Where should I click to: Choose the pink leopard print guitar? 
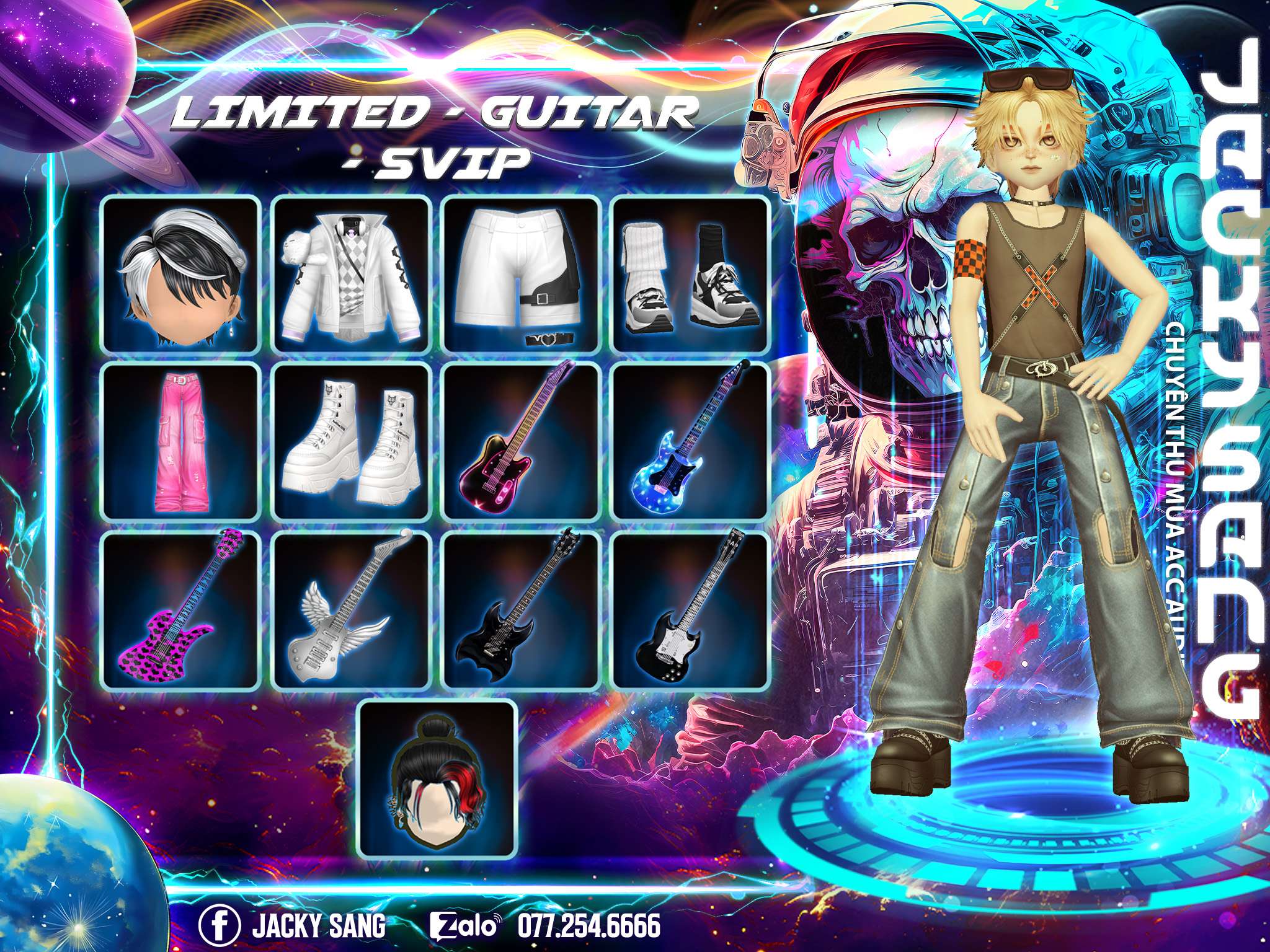point(180,610)
